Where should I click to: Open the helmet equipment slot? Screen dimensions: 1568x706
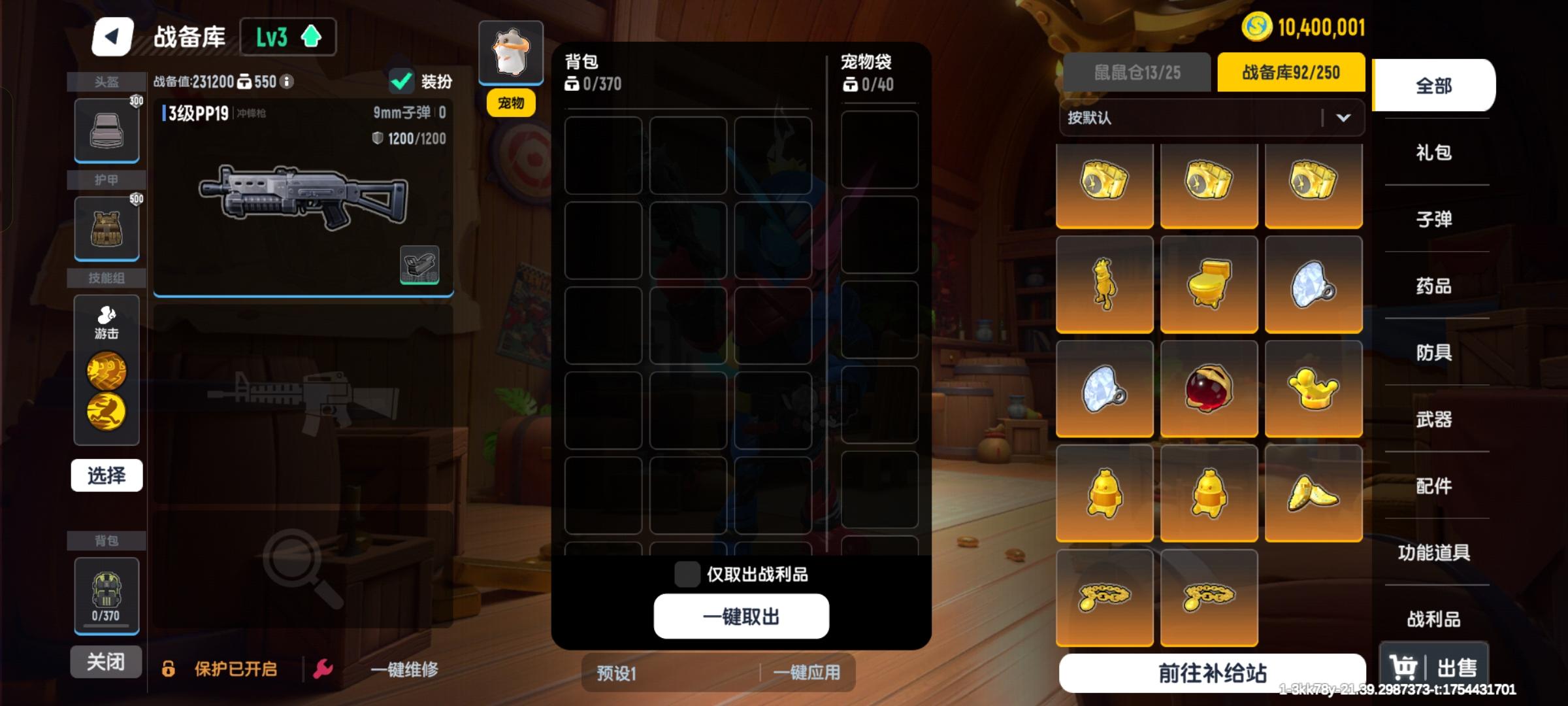coord(106,129)
